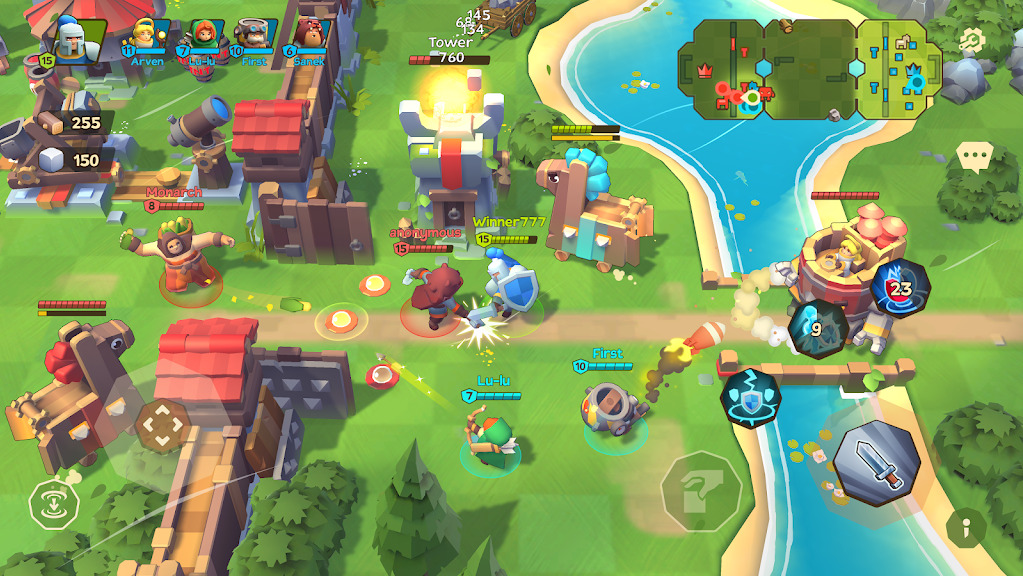Open the info button
The width and height of the screenshot is (1023, 576).
[966, 526]
